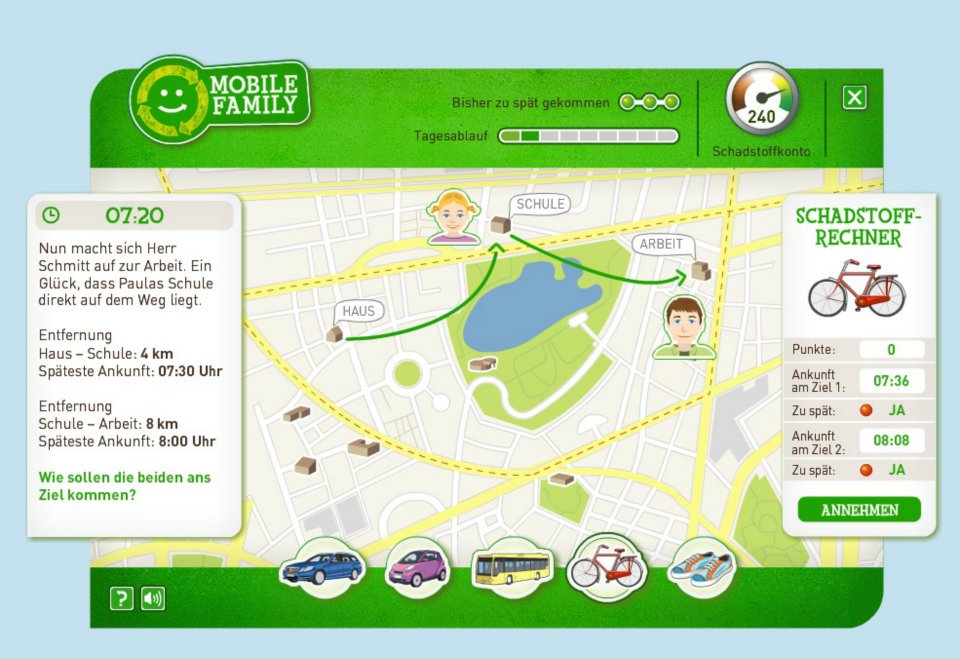The image size is (960, 659).
Task: Choose the blue car transport option
Action: (322, 568)
